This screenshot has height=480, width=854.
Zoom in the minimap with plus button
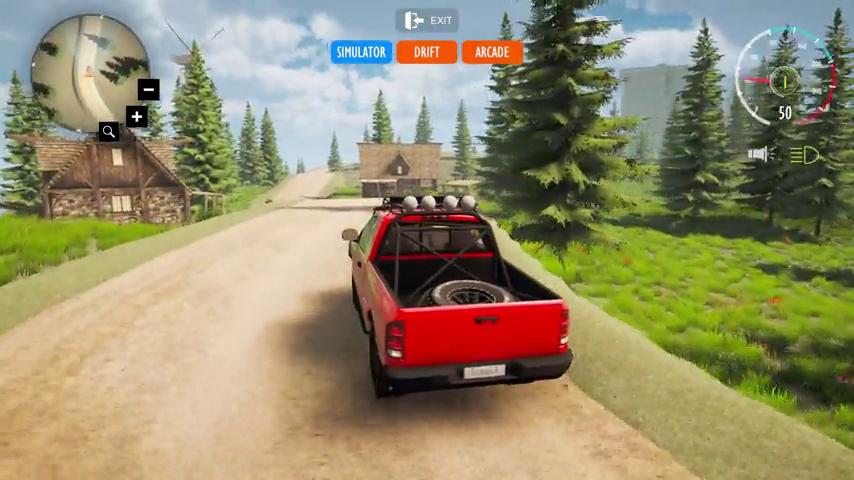point(137,117)
